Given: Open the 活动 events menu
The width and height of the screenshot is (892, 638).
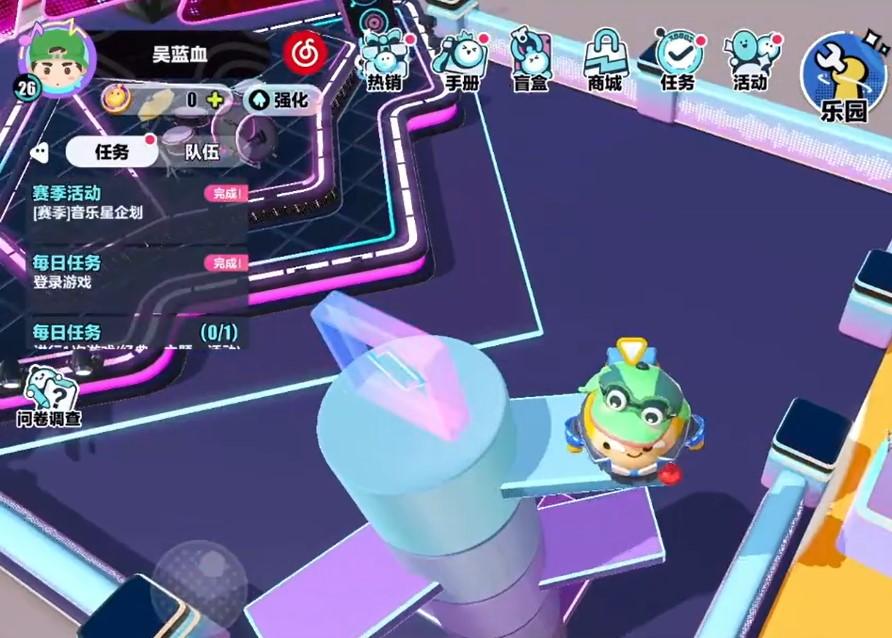Looking at the screenshot, I should (x=750, y=60).
